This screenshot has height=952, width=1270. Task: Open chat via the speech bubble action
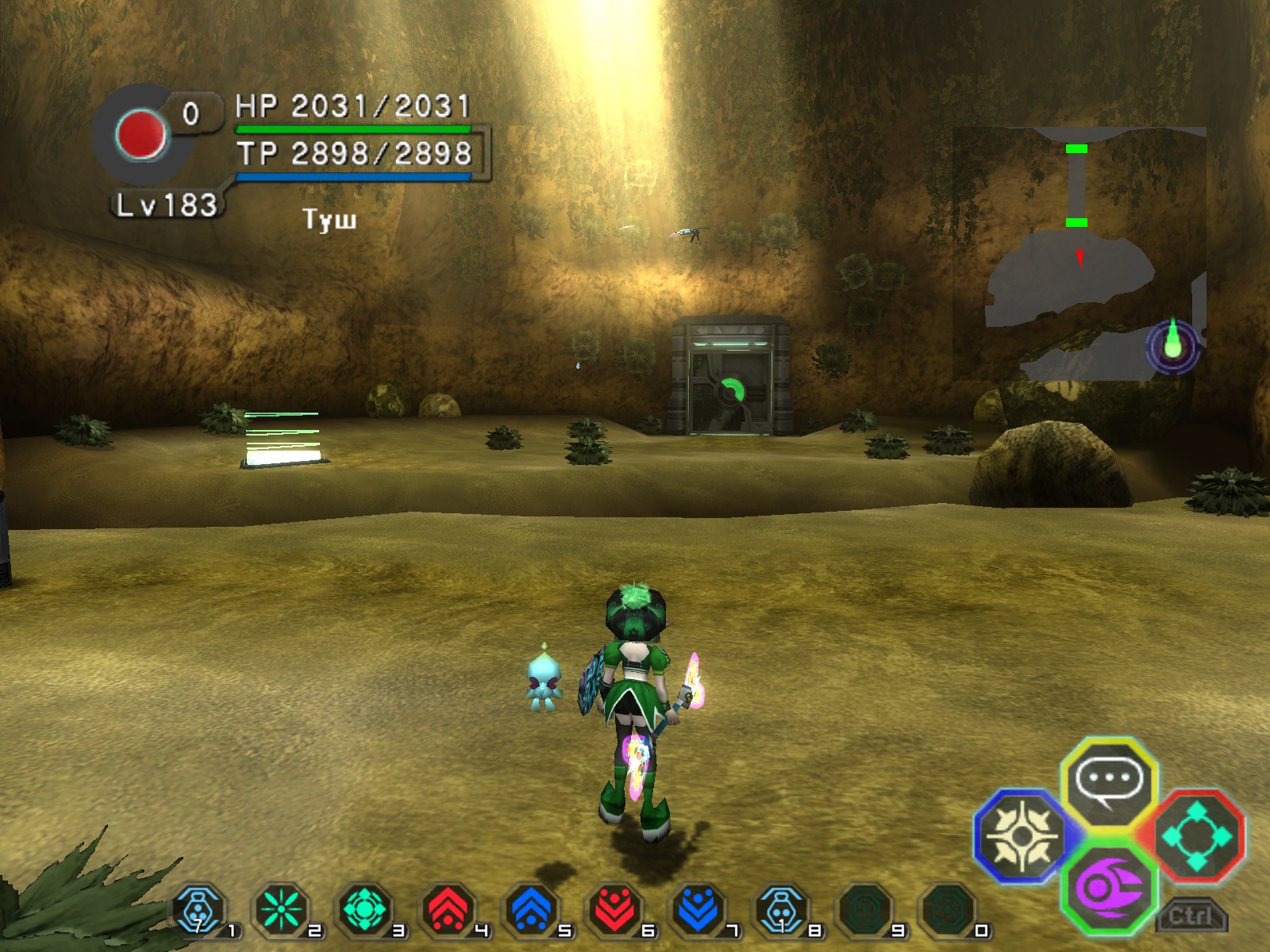pyautogui.click(x=1109, y=782)
